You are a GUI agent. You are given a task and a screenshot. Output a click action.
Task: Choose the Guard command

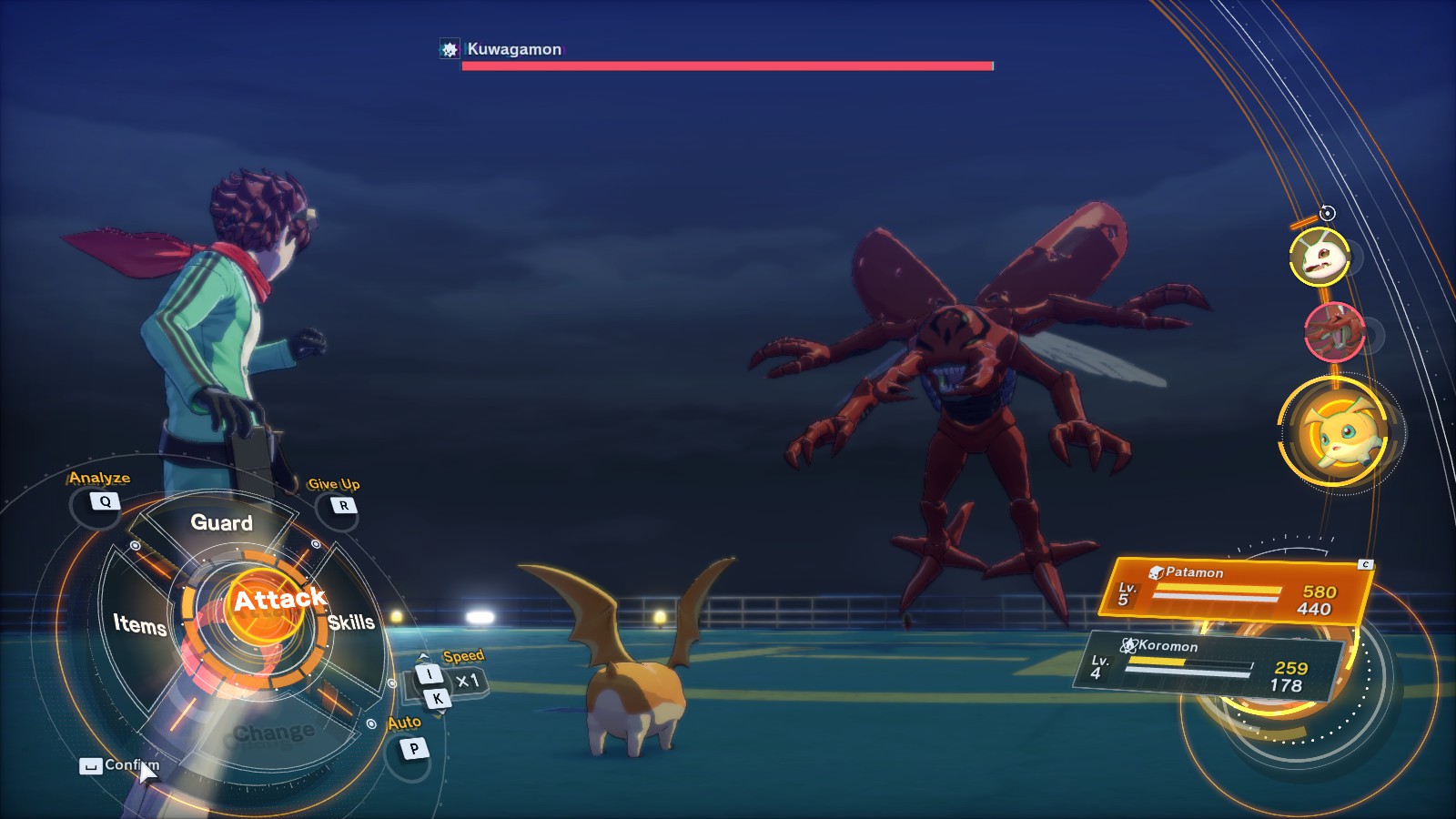tap(221, 522)
